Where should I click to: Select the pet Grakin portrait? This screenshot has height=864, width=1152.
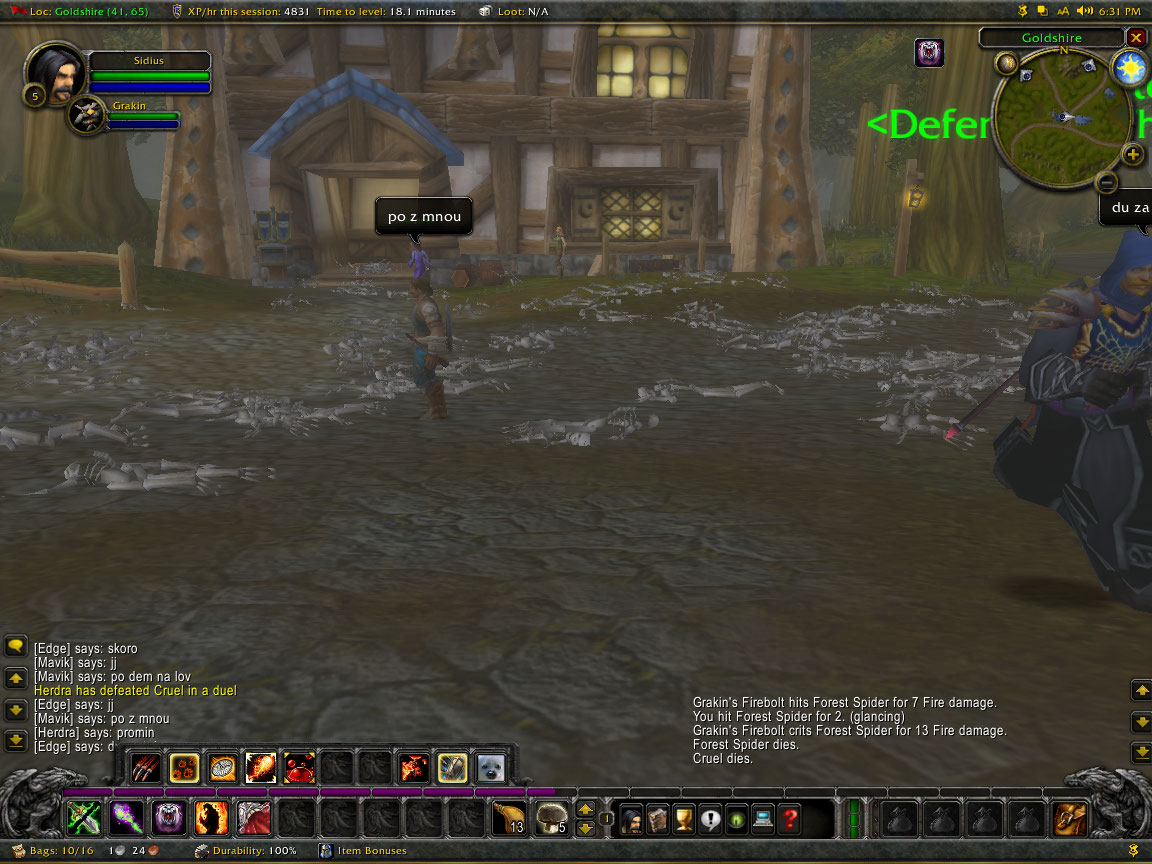(x=86, y=115)
